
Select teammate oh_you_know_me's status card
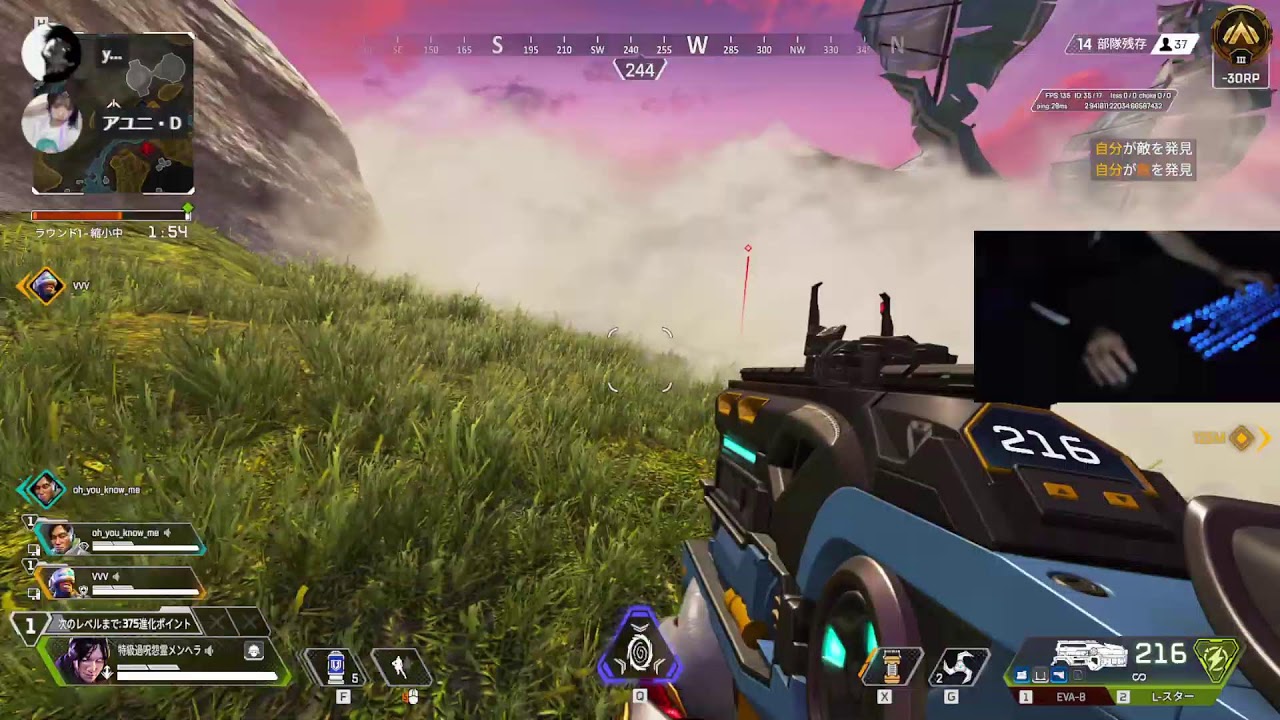(x=120, y=540)
